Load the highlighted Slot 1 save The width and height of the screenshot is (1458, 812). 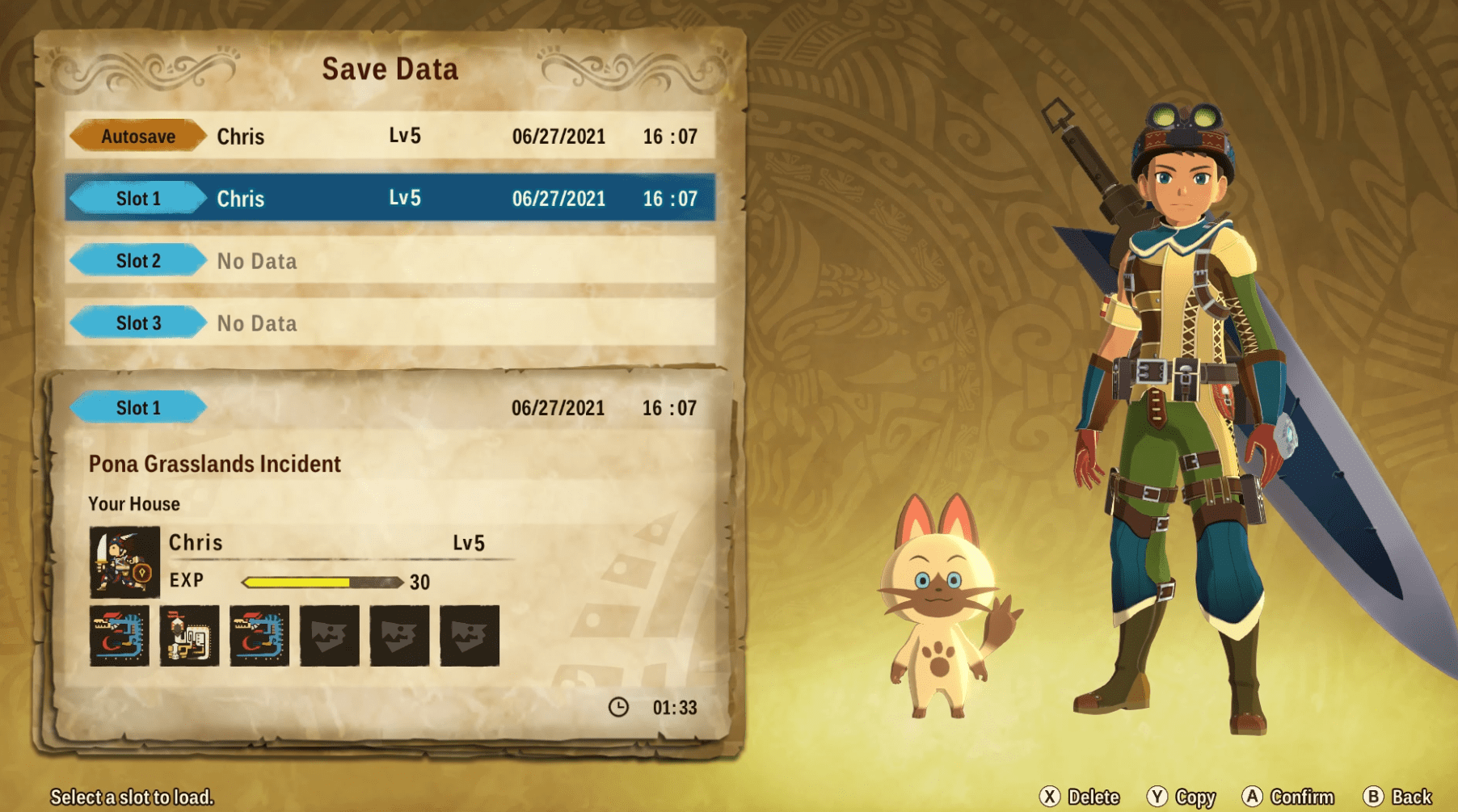(x=390, y=198)
